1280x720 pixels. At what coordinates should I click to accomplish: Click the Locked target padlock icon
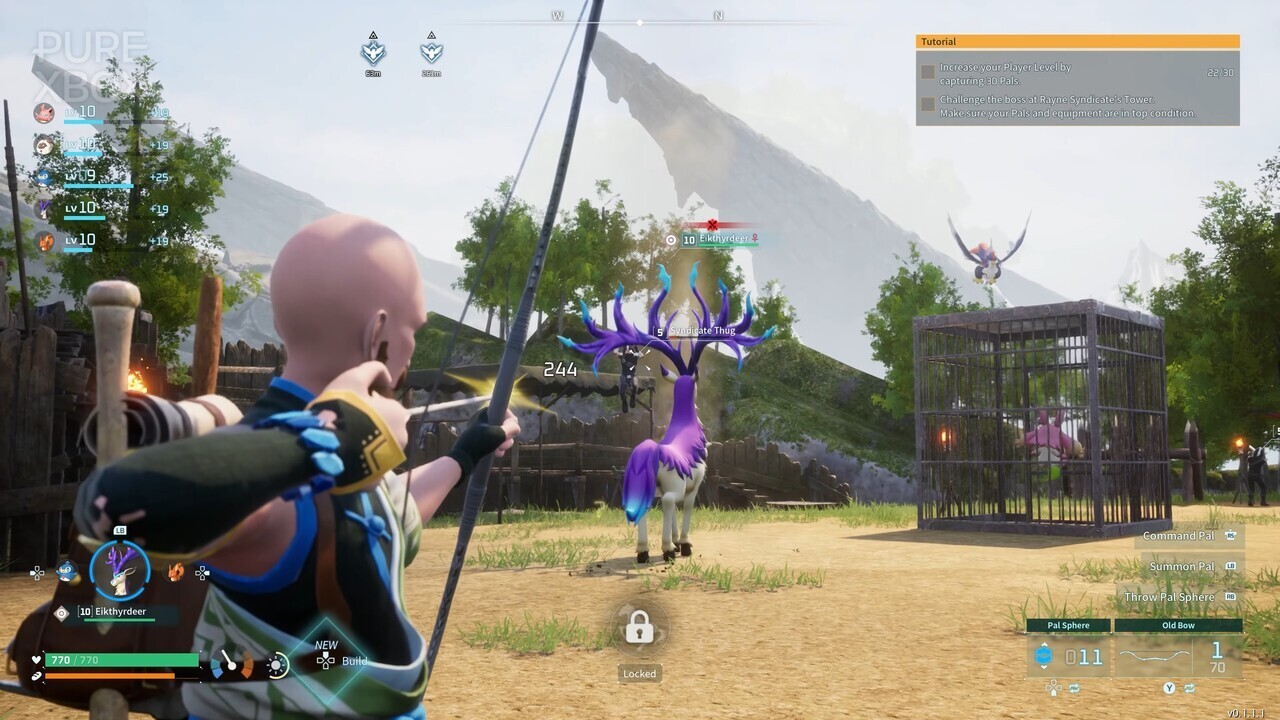point(639,629)
